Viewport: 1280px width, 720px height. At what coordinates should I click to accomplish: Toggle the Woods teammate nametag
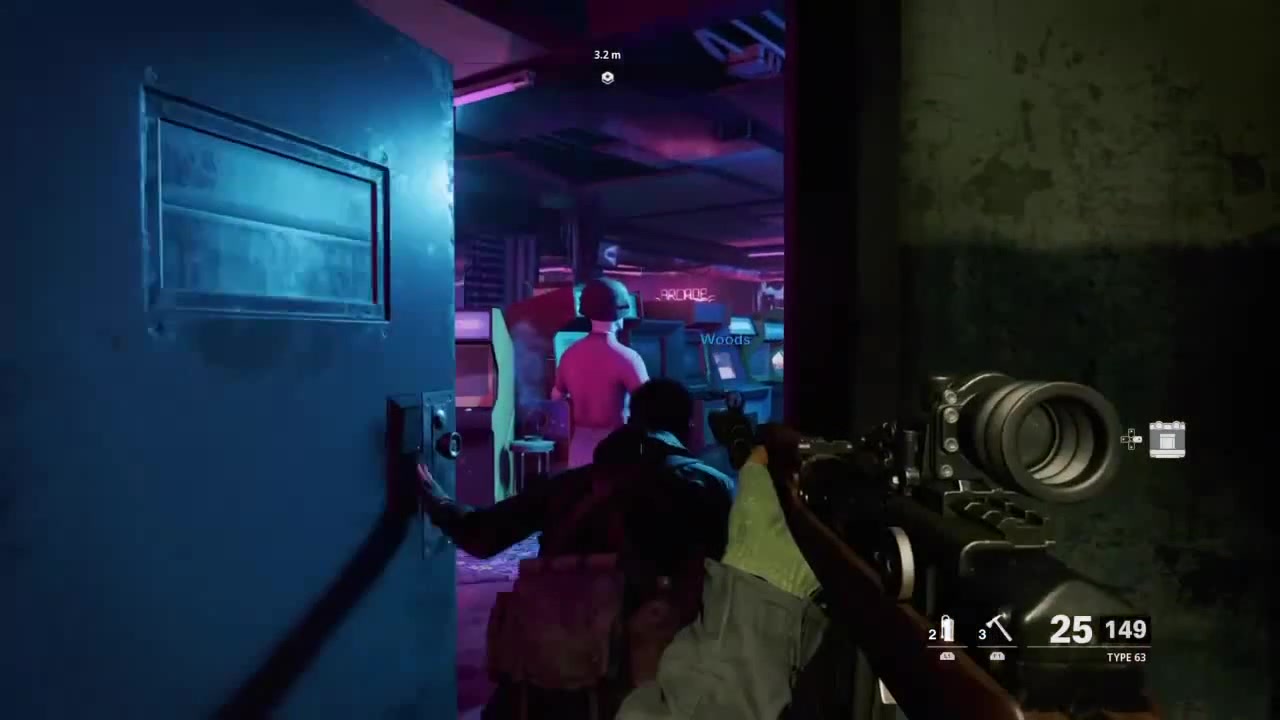pyautogui.click(x=725, y=339)
